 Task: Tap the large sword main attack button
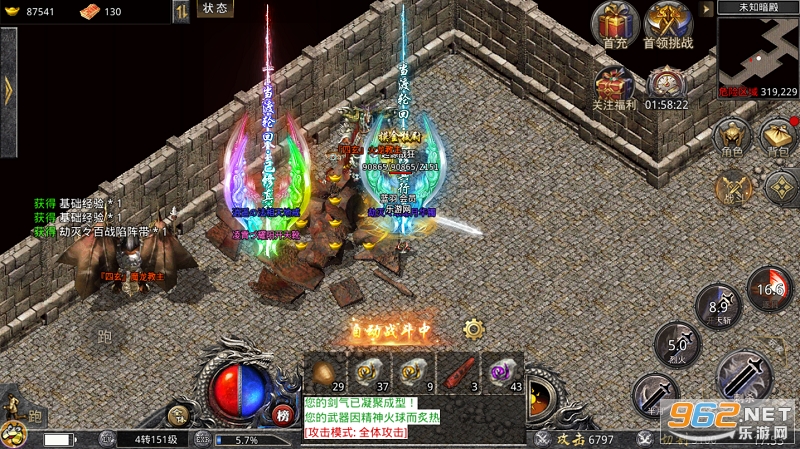744,378
